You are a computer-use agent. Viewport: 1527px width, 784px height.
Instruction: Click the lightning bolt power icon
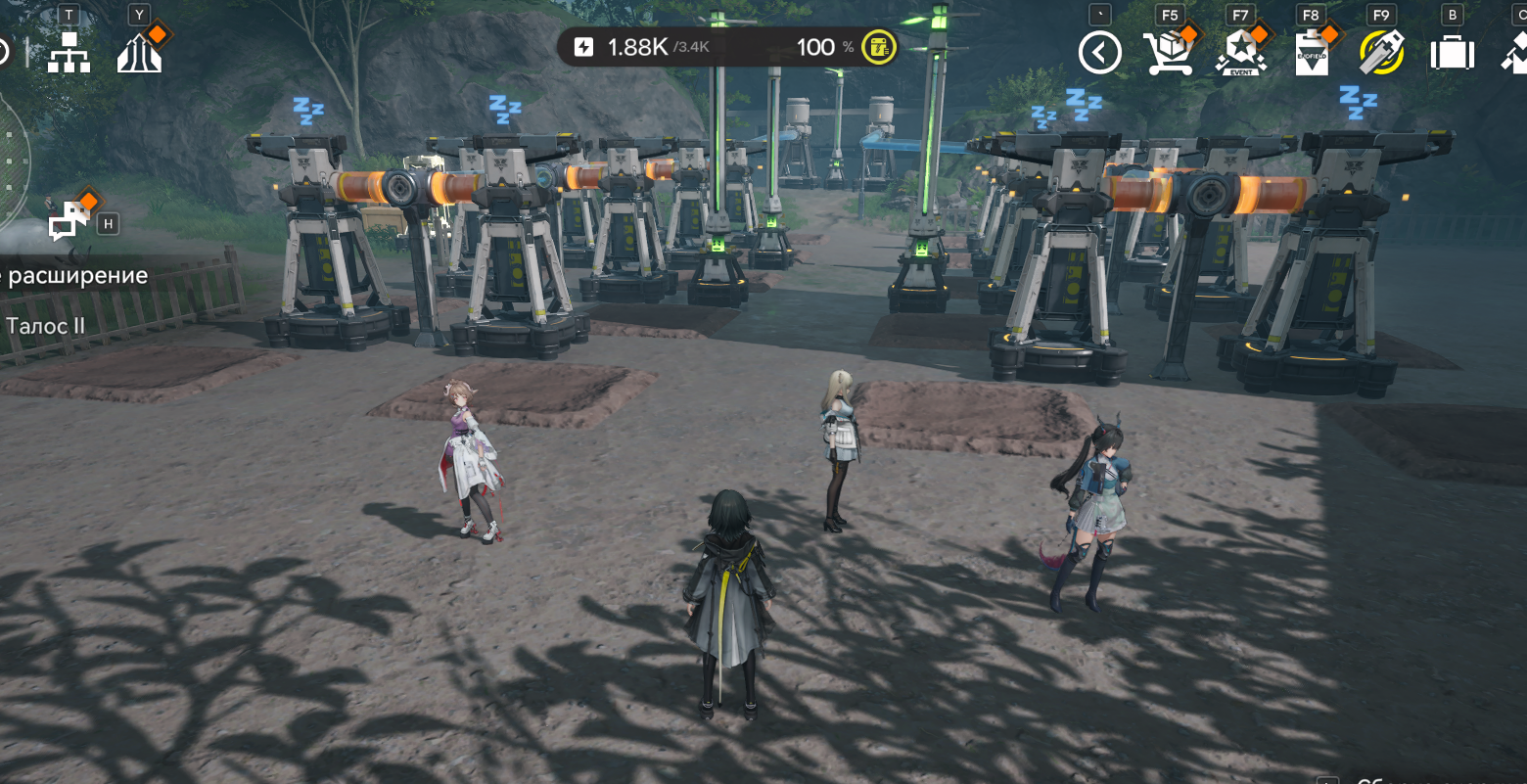583,47
